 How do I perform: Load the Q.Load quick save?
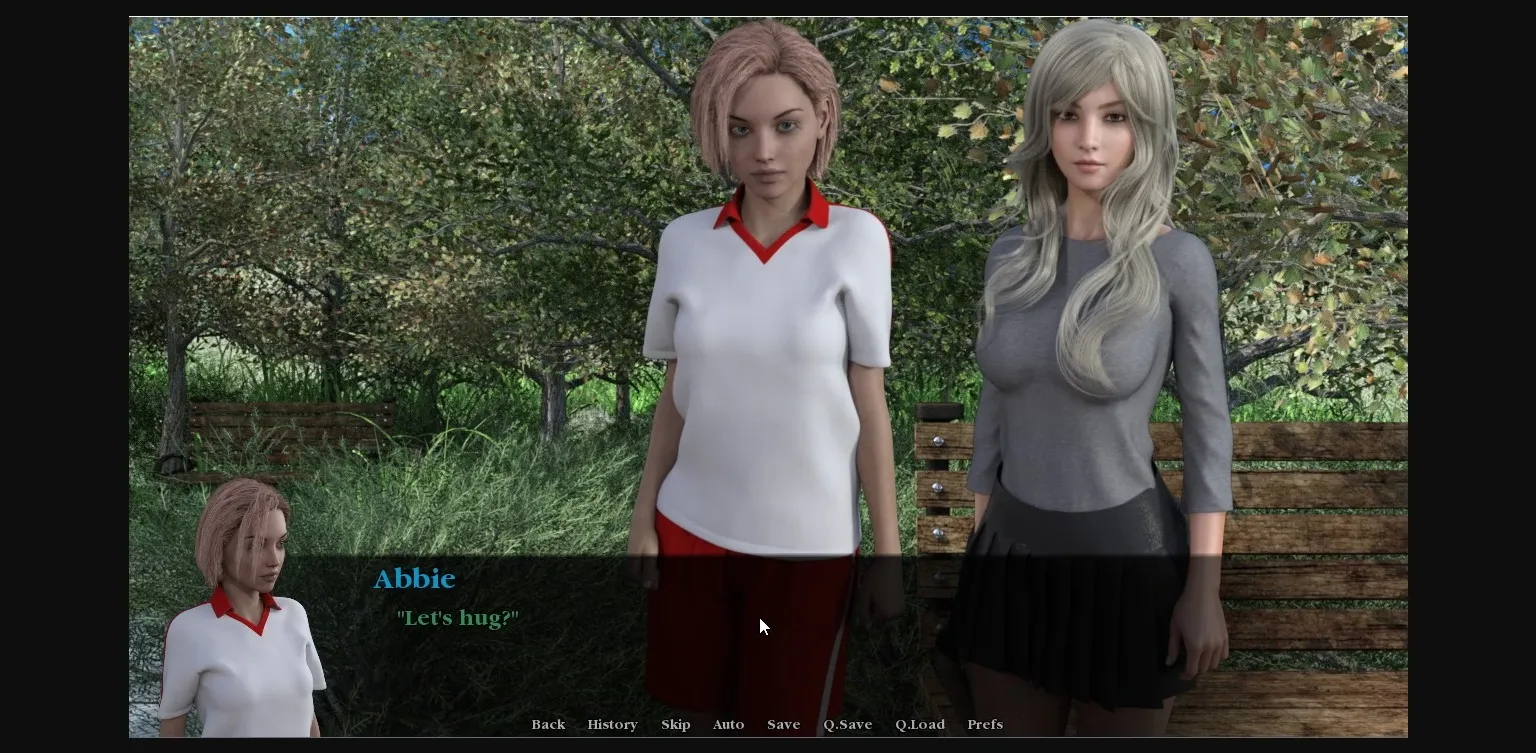tap(919, 724)
